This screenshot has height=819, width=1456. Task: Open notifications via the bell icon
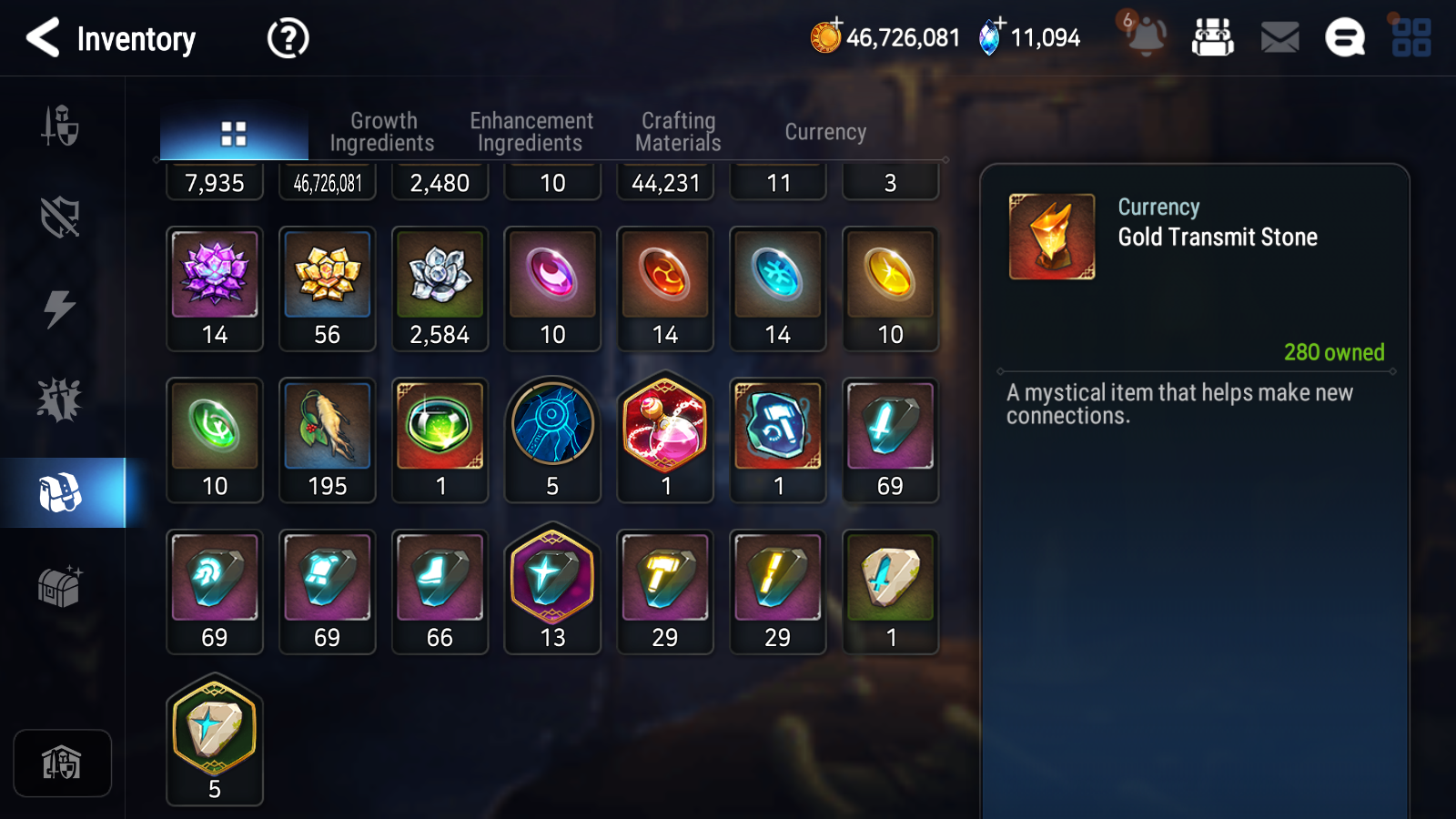click(x=1145, y=36)
